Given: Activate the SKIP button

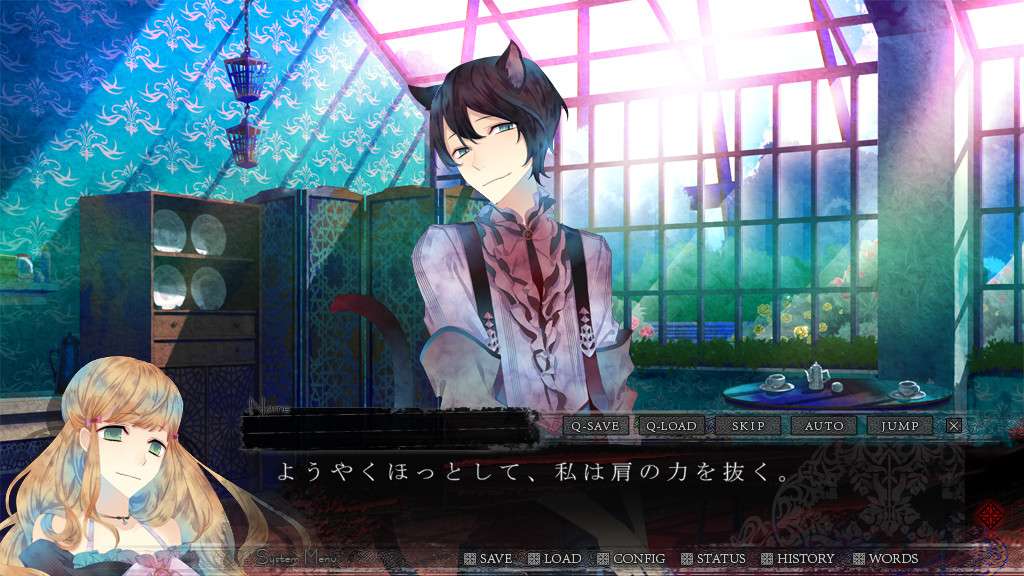Looking at the screenshot, I should click(748, 426).
